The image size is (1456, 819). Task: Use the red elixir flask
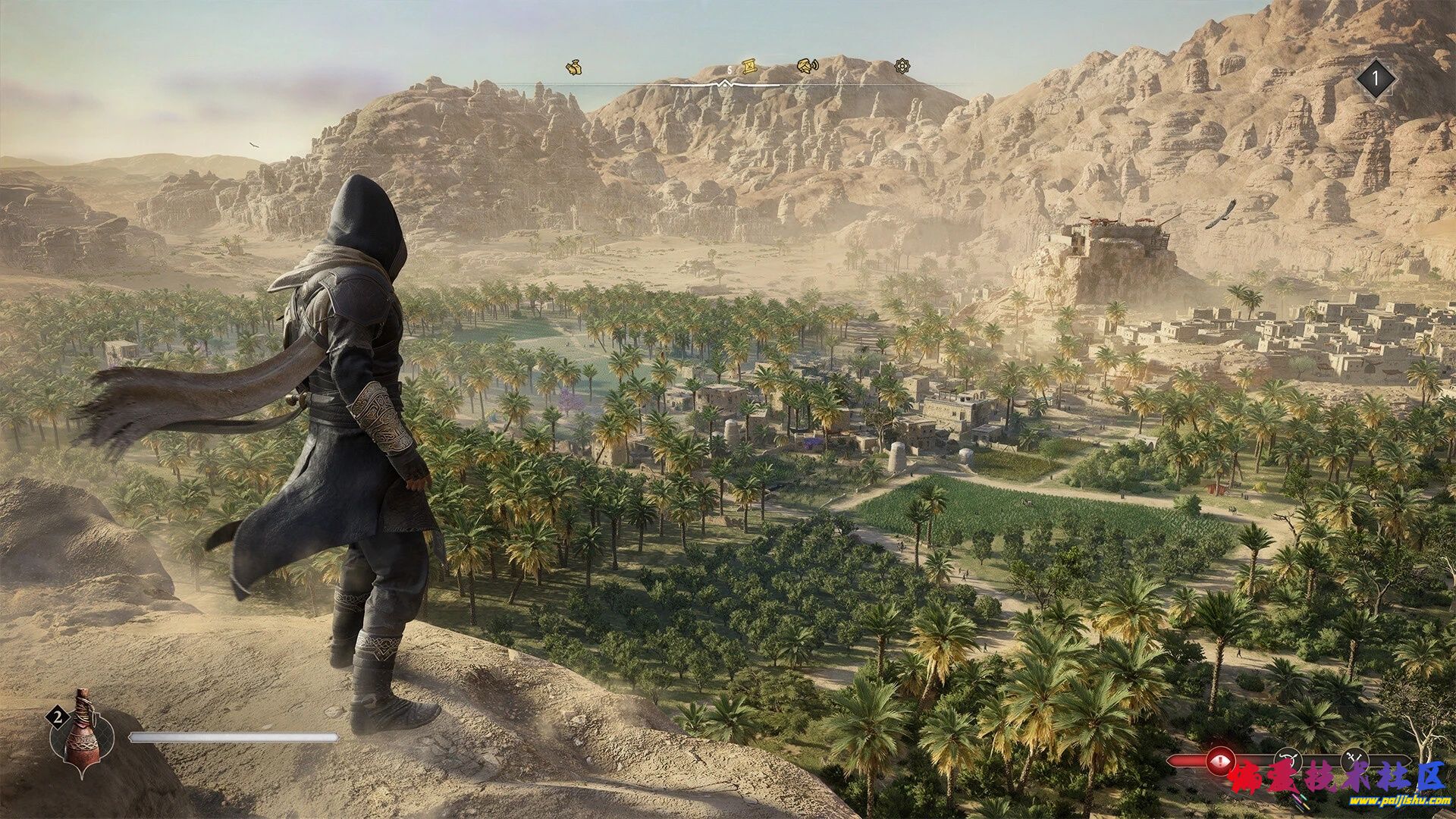coord(82,731)
